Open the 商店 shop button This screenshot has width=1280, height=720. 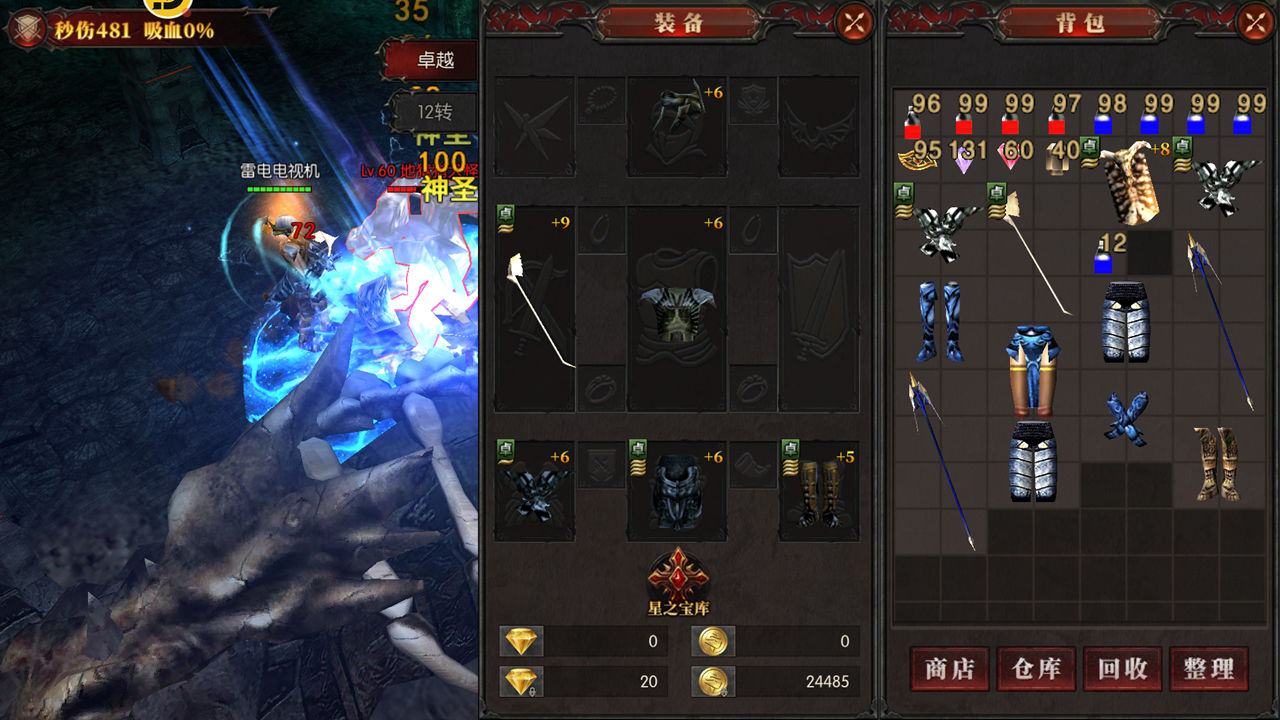[949, 668]
